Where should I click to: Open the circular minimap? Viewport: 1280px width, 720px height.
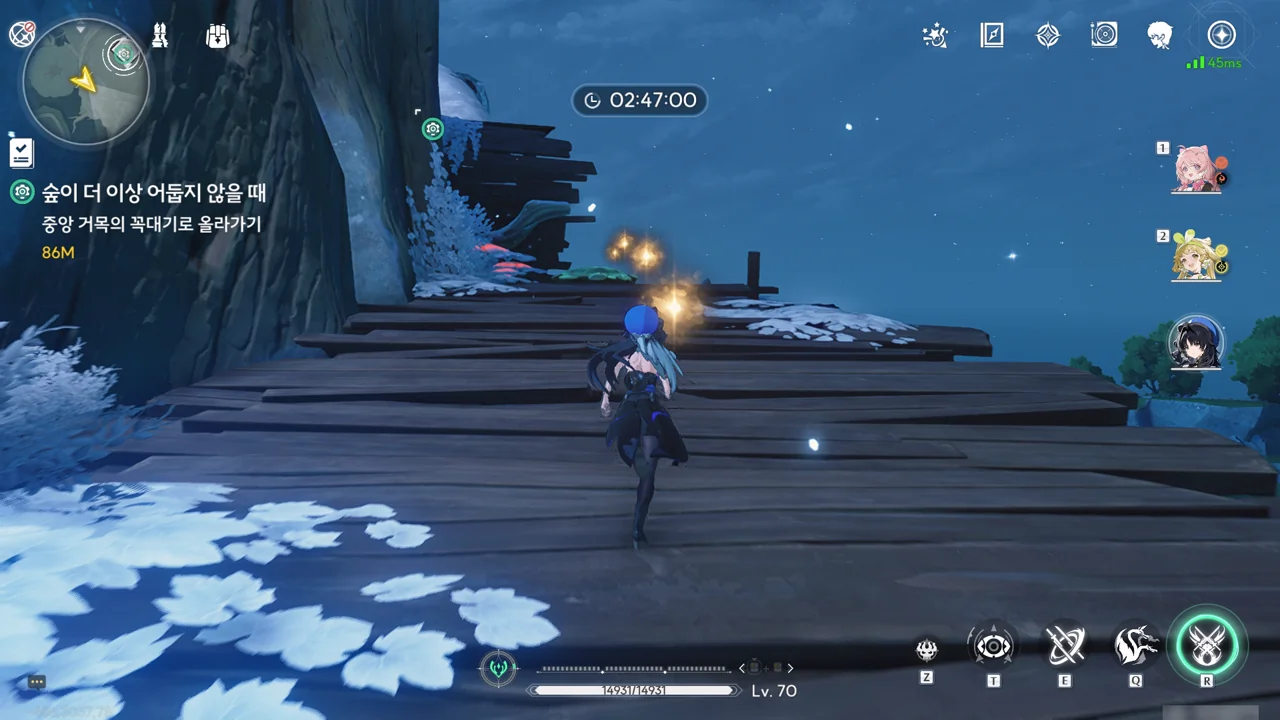86,82
